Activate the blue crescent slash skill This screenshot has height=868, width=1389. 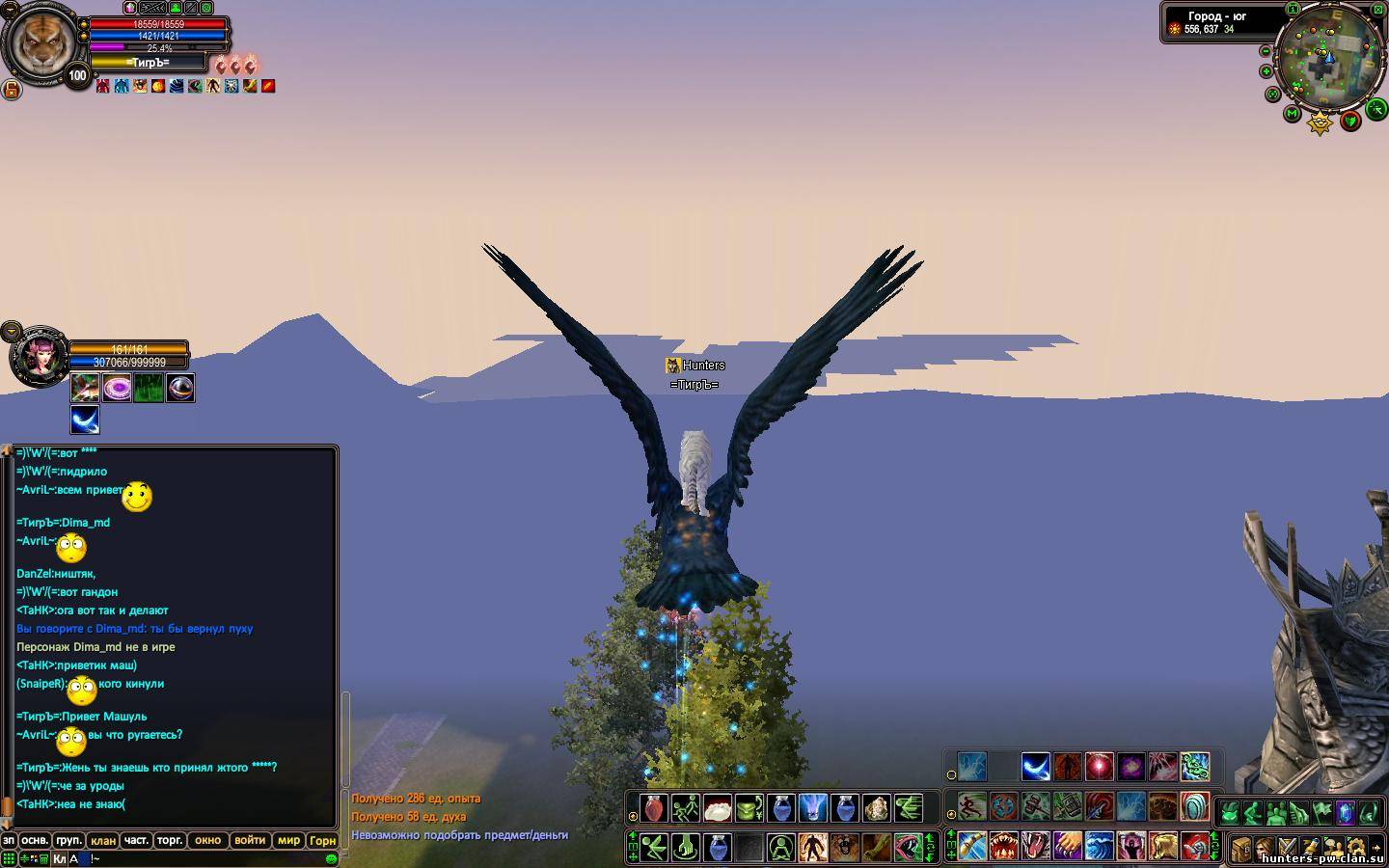point(1035,768)
